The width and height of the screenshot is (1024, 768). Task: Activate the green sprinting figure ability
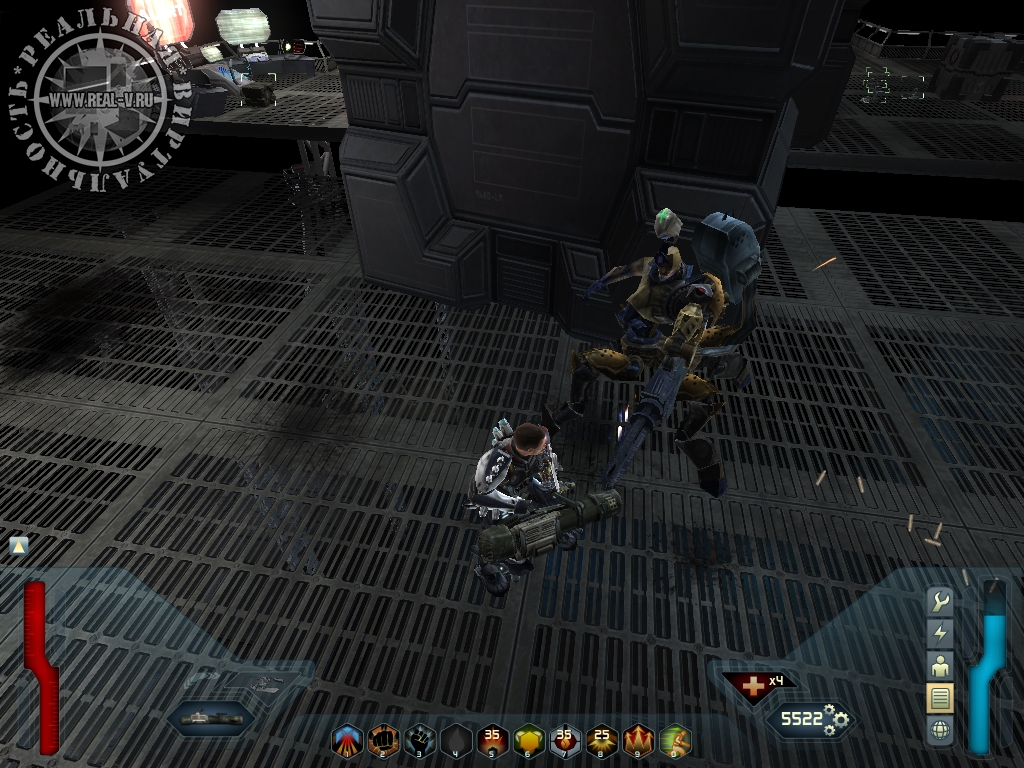675,741
